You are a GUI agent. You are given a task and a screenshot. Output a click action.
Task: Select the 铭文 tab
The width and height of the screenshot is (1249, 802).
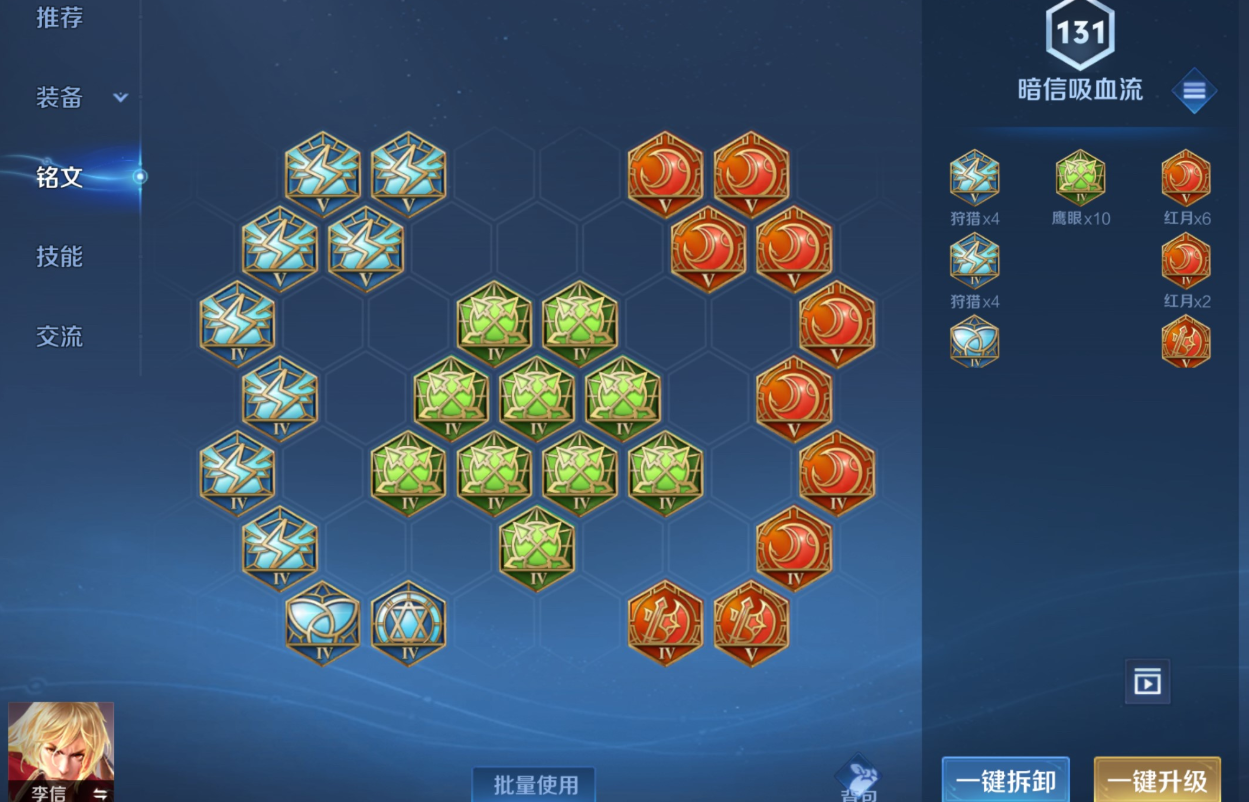(59, 177)
